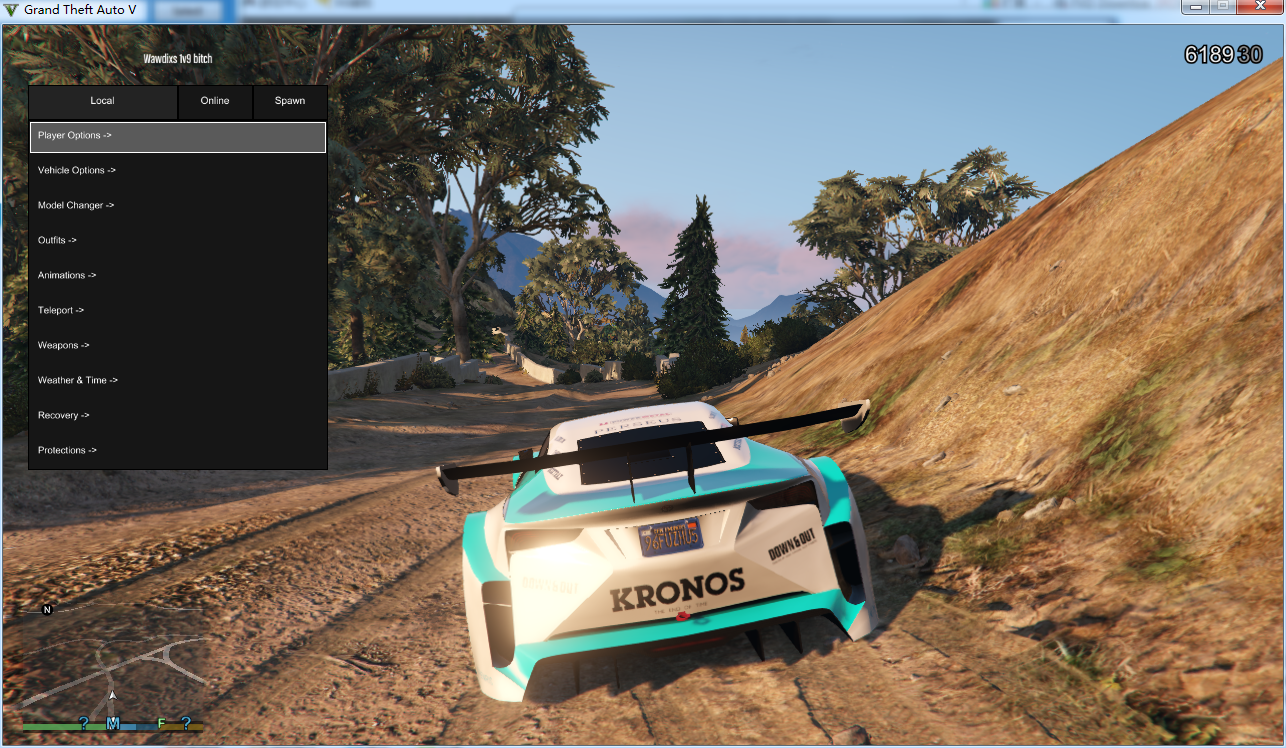This screenshot has height=748, width=1286.
Task: Open the Protections submenu
Action: coord(177,451)
